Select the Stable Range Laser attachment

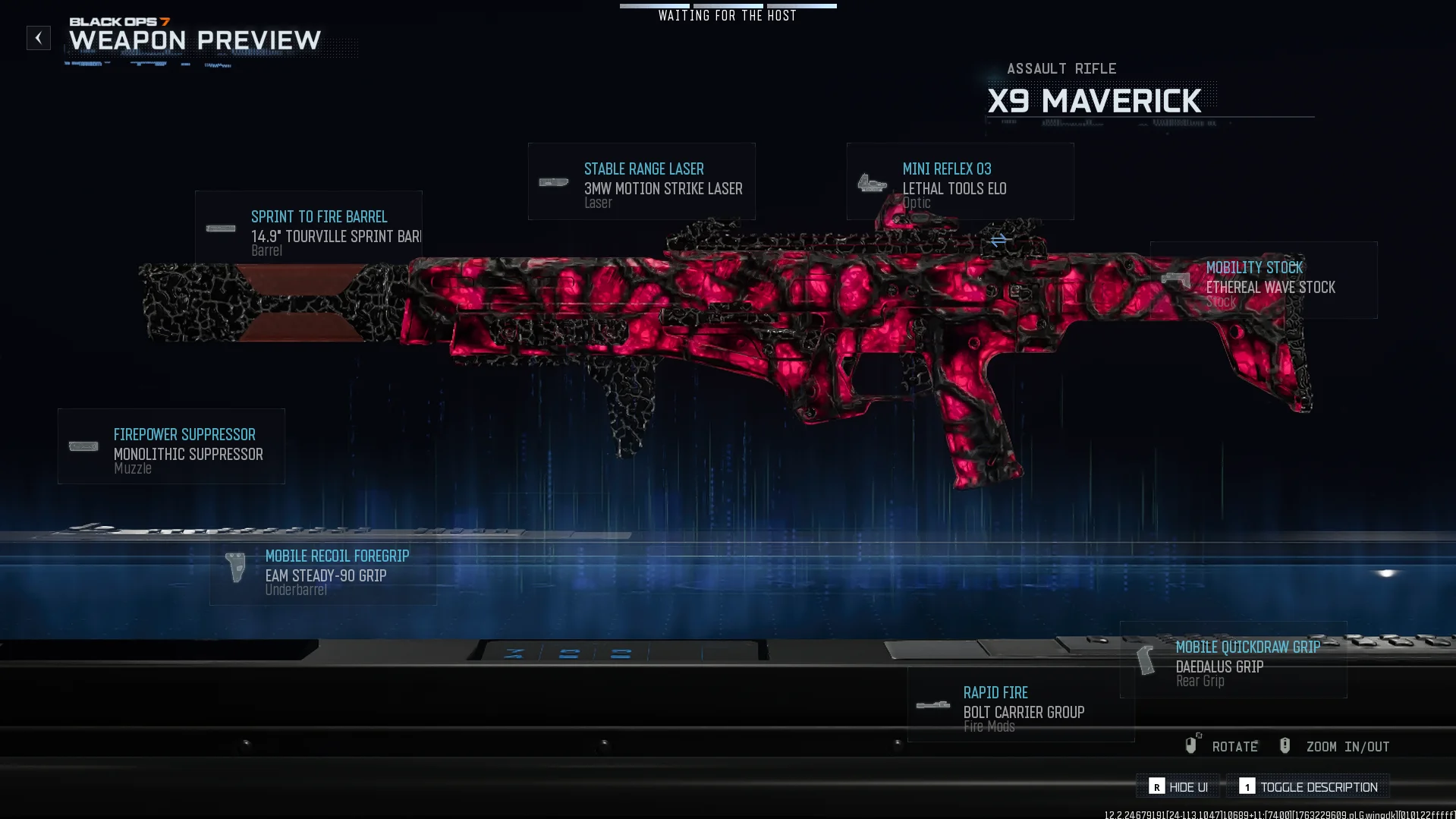(x=641, y=182)
